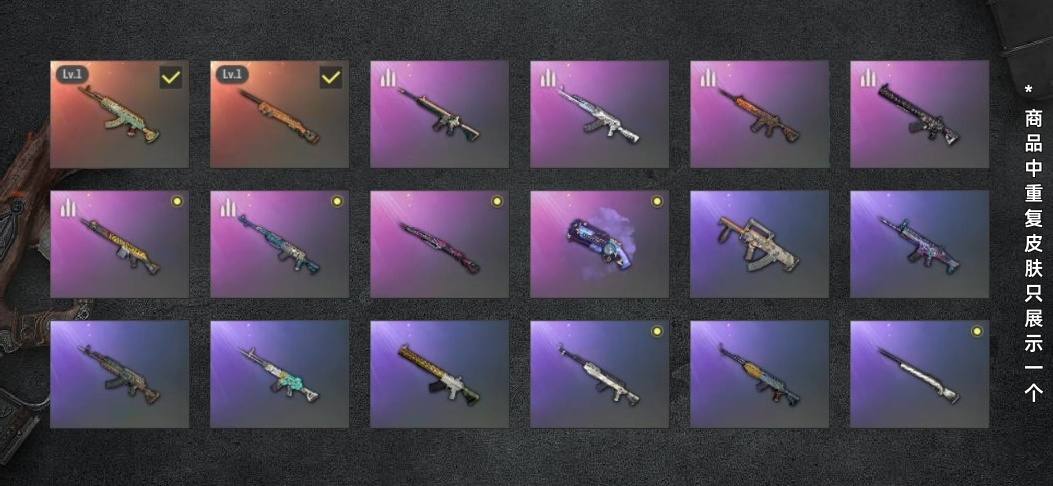Select the all-black long-barrel rifle skin

pyautogui.click(x=919, y=114)
